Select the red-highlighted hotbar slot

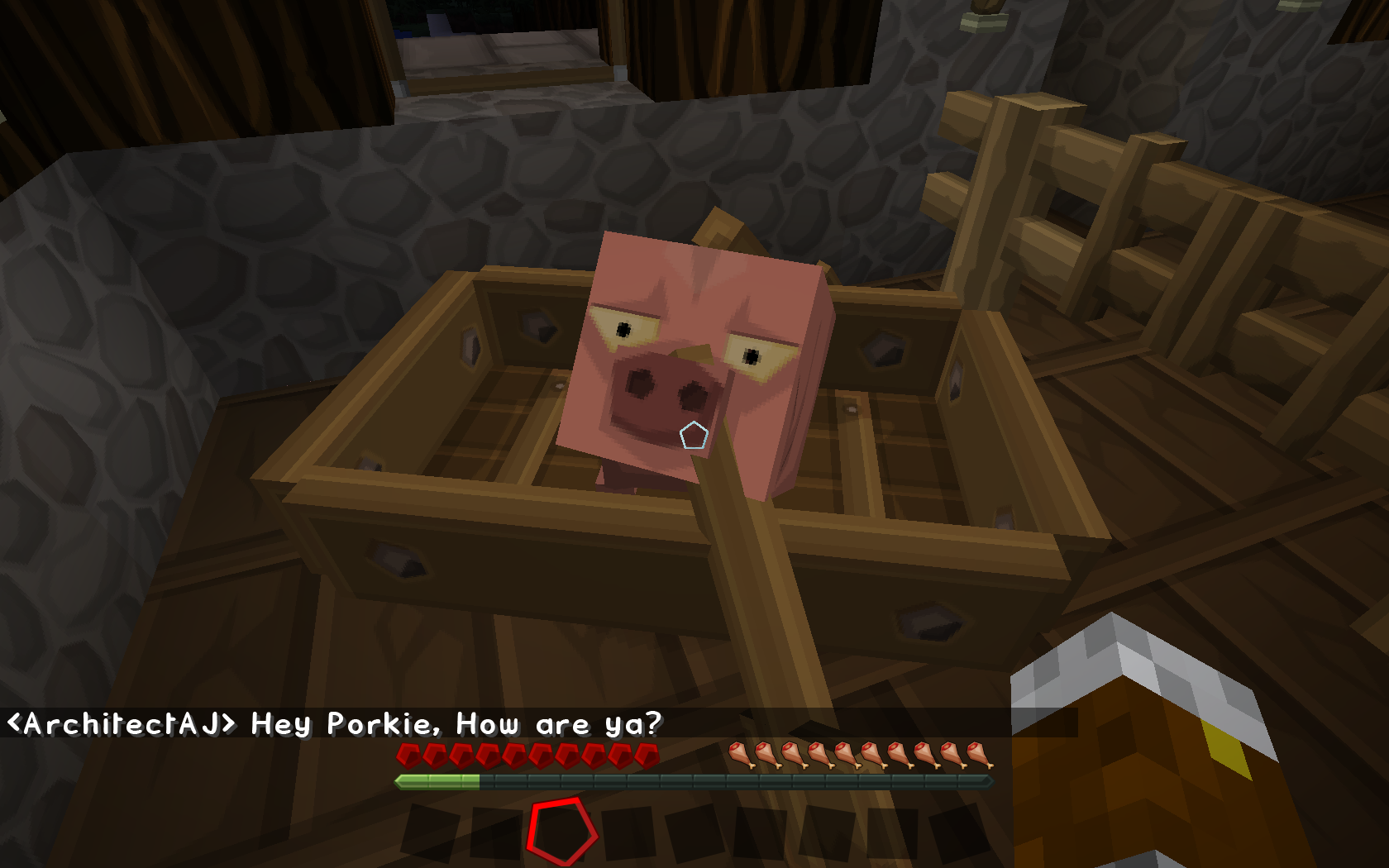561,831
